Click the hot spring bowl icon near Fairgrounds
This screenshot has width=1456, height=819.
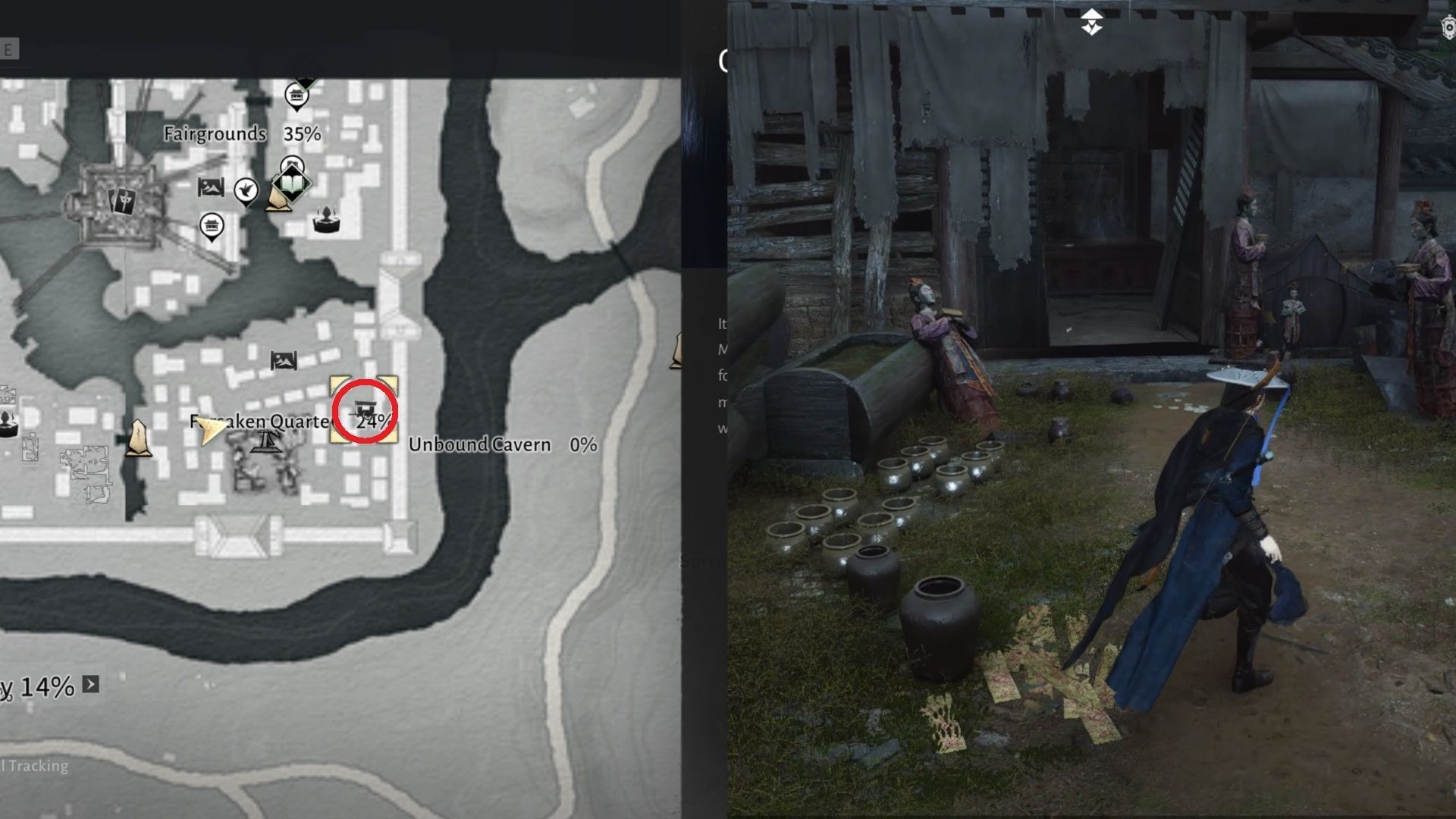tap(325, 221)
